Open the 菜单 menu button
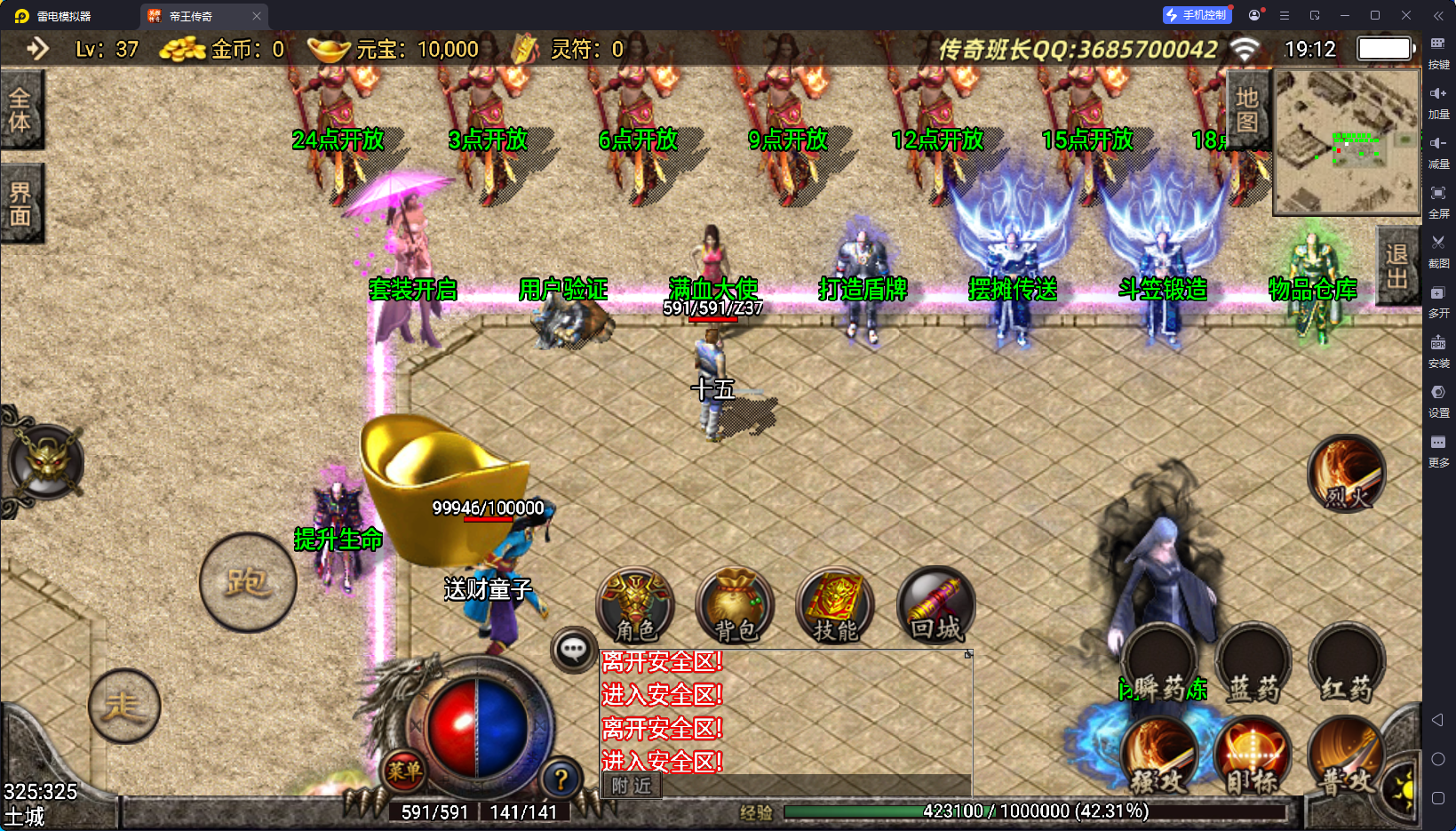1456x831 pixels. (x=404, y=771)
